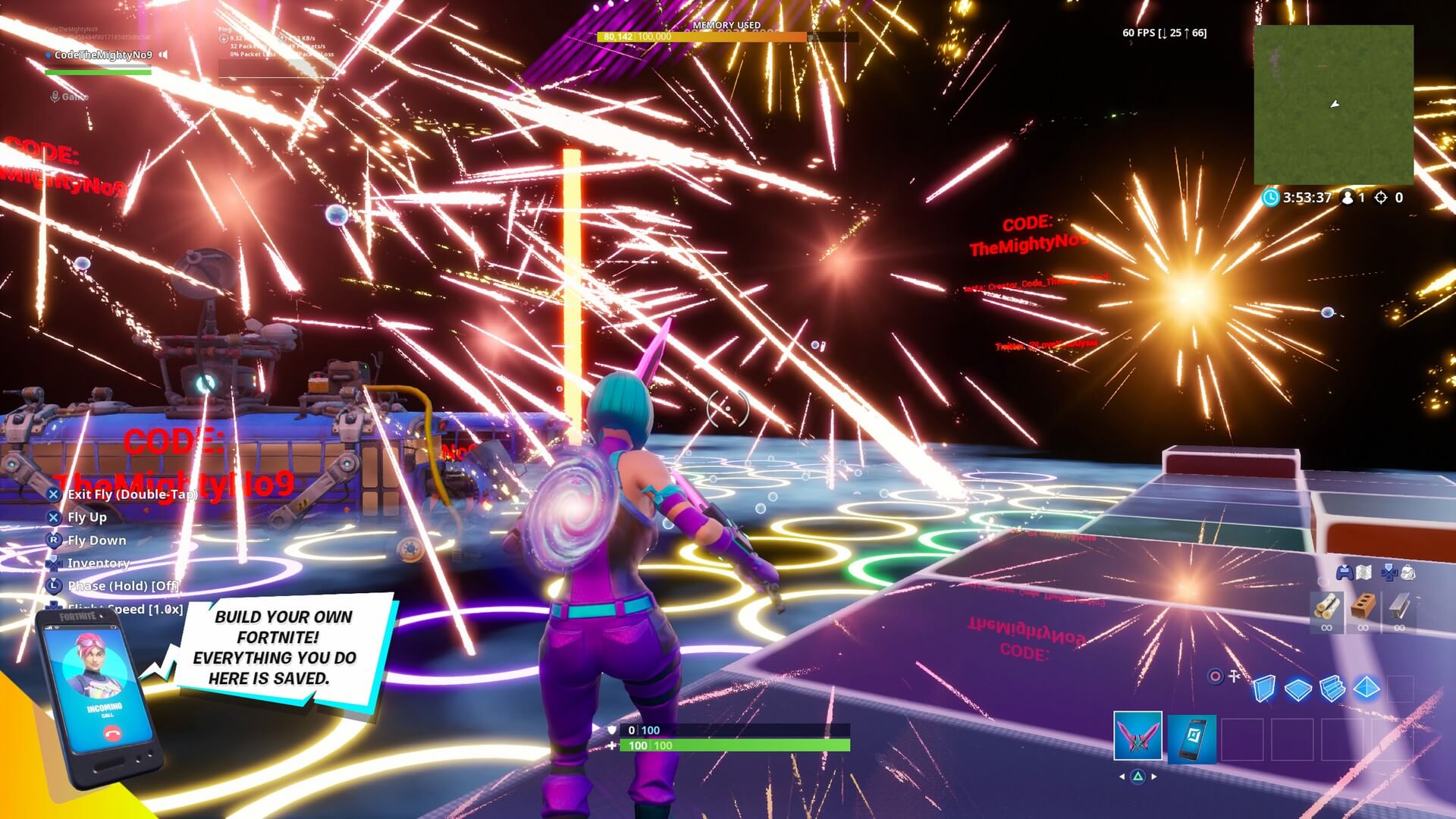Open the folded map icon
The width and height of the screenshot is (1456, 819).
[x=1363, y=573]
